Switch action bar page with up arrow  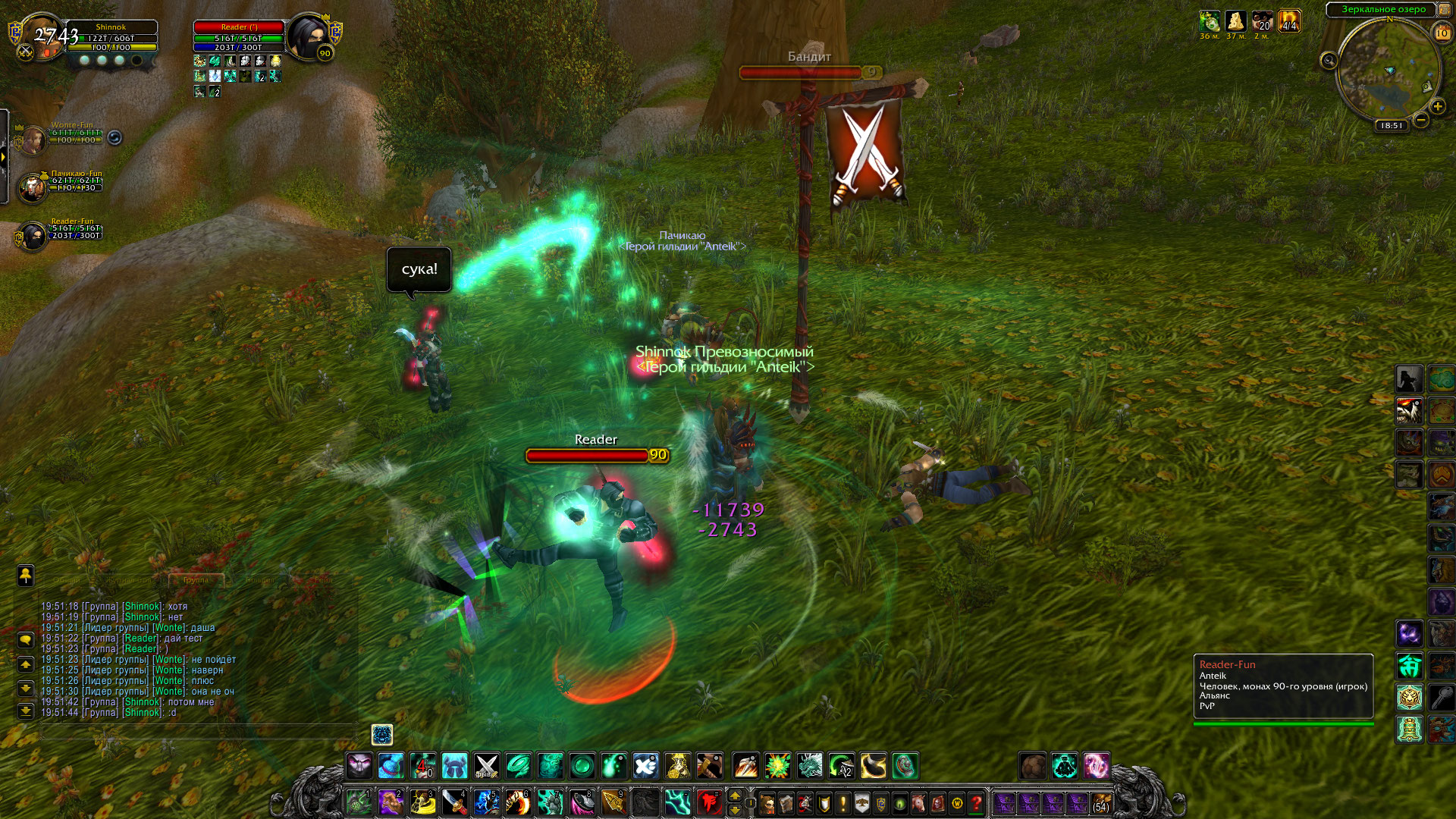coord(734,795)
